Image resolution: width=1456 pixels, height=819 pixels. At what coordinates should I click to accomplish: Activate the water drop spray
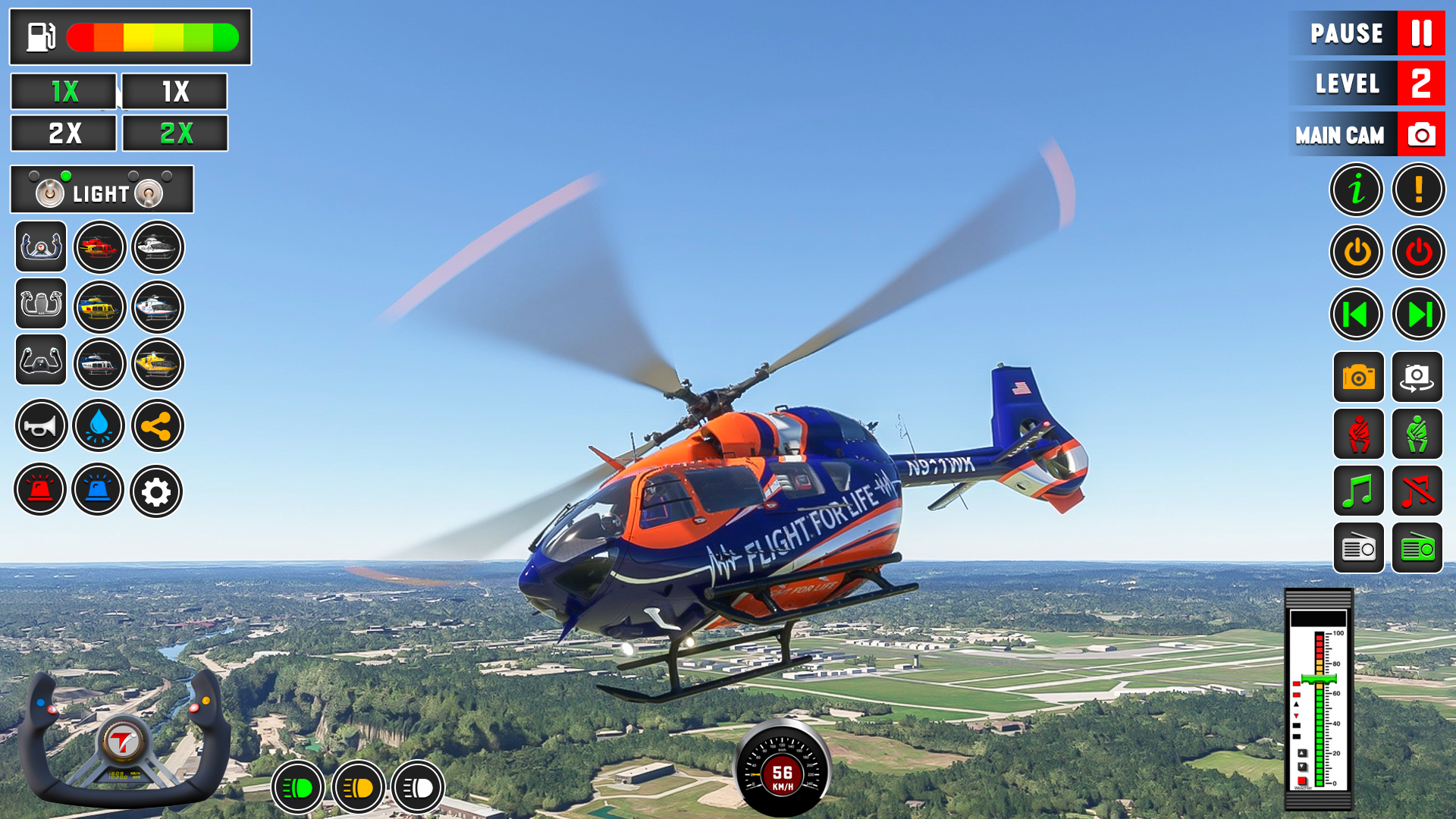click(99, 426)
